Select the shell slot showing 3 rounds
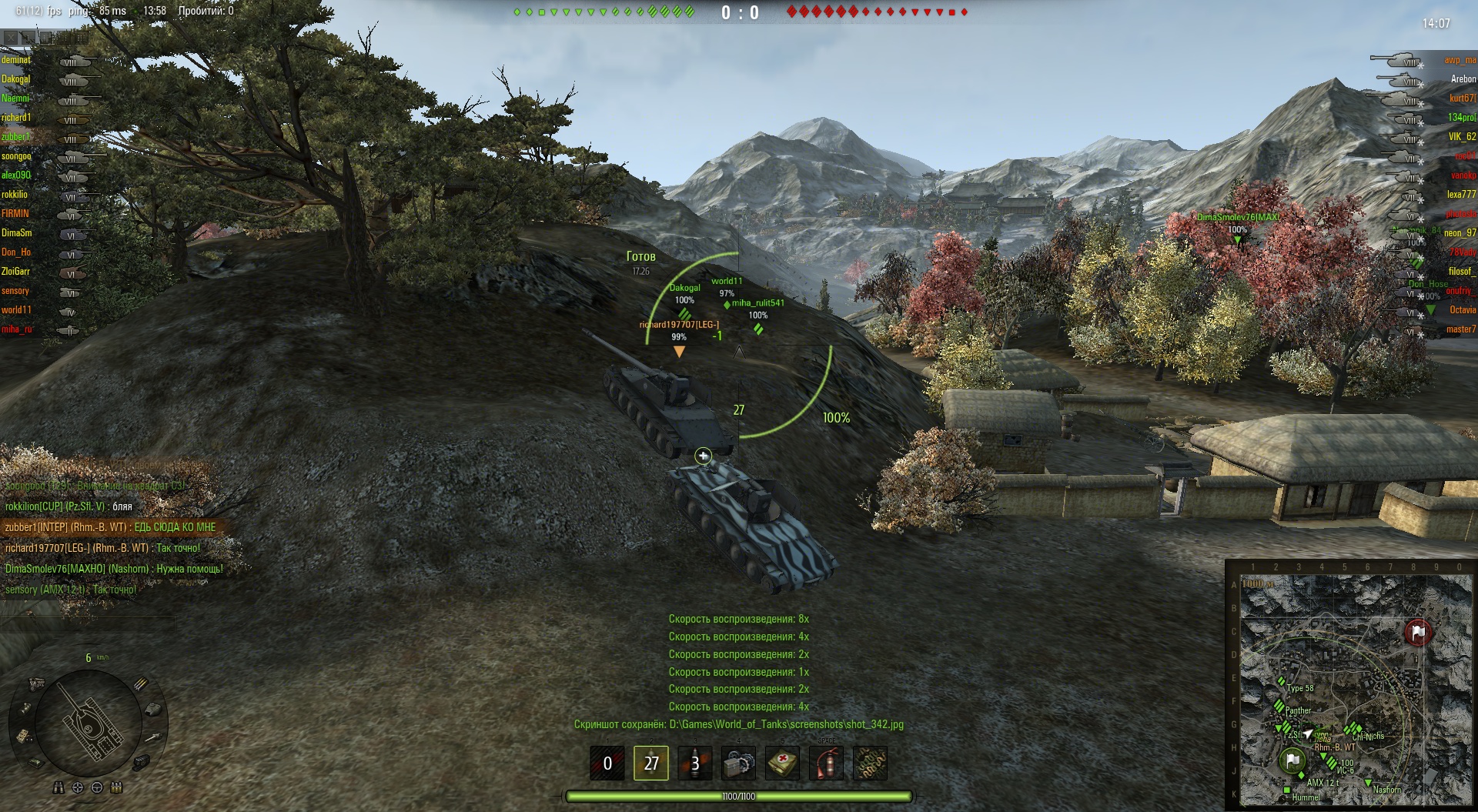1478x812 pixels. click(695, 763)
